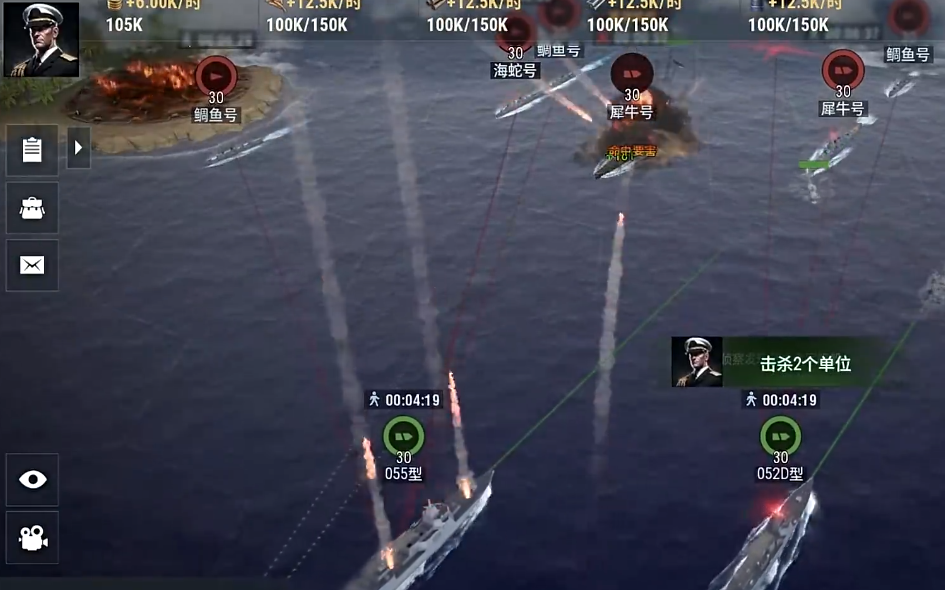Activate the video camera mode
This screenshot has width=945, height=590.
33,538
